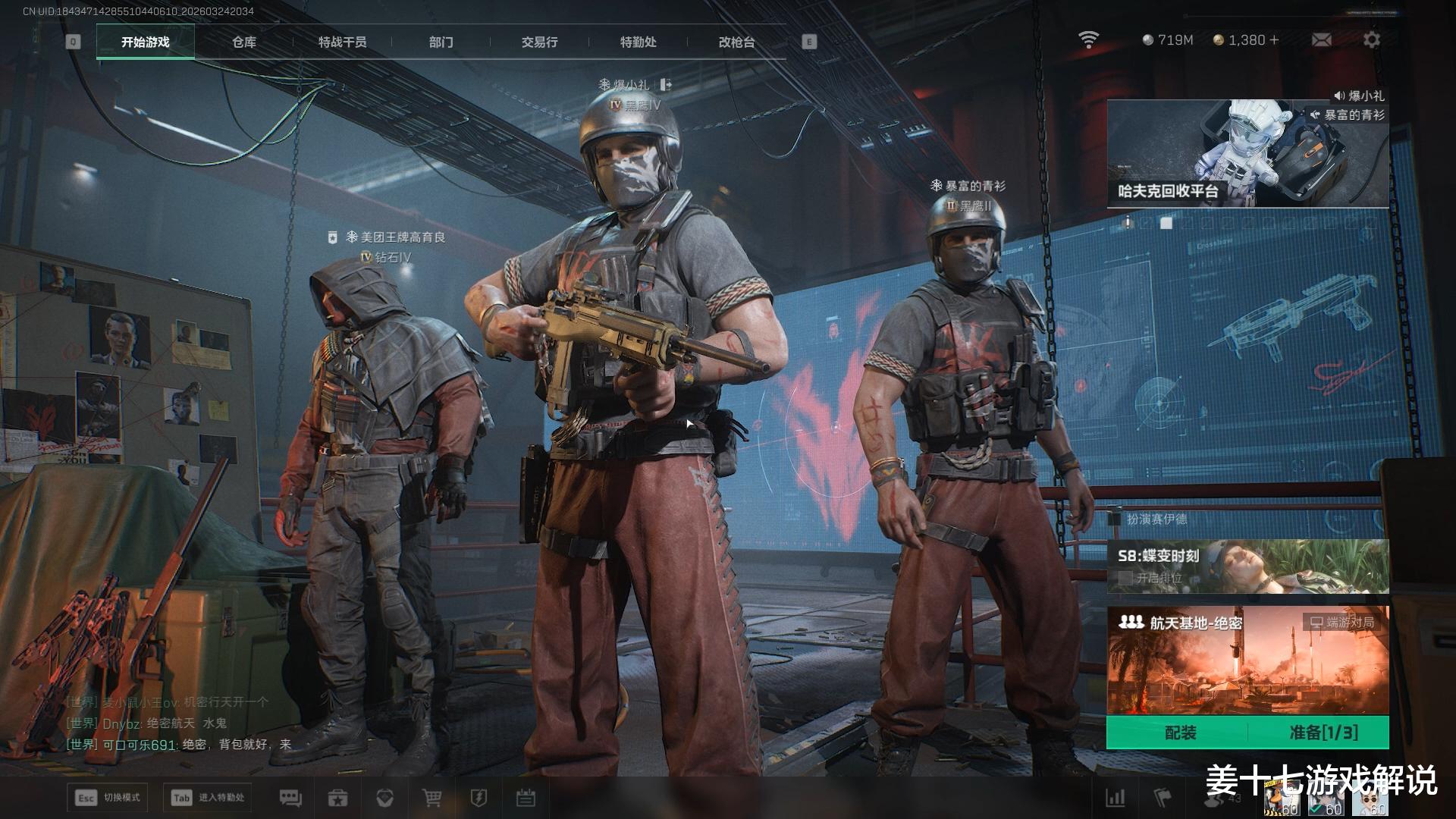The image size is (1456, 819).
Task: Select the 开始游戏 start game tab
Action: tap(146, 42)
